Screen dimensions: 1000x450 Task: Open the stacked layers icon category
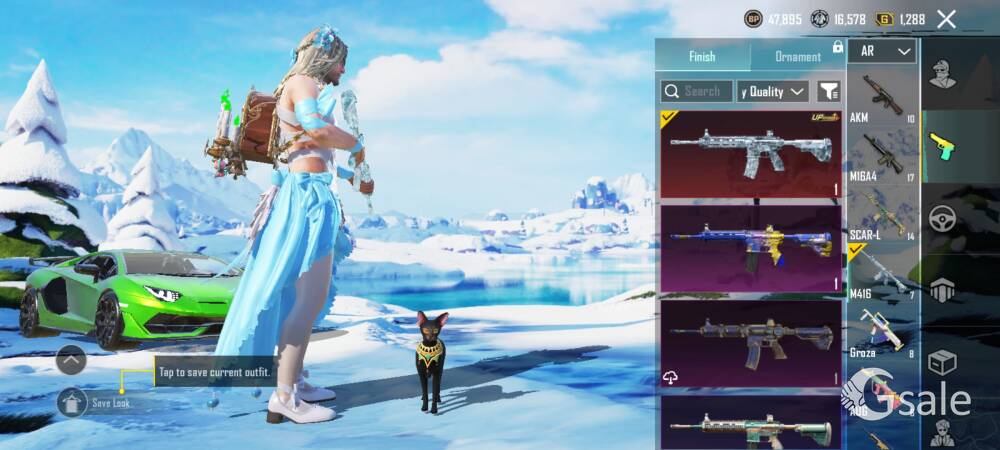coord(941,291)
